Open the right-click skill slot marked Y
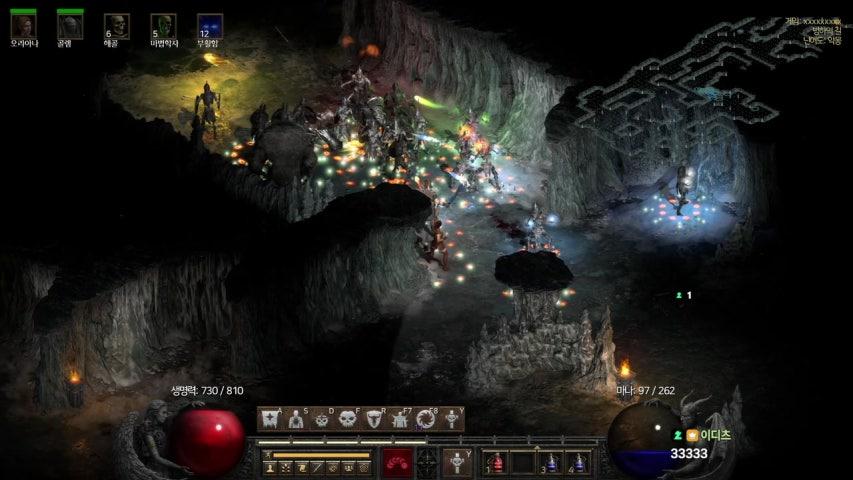The width and height of the screenshot is (853, 480). point(456,462)
